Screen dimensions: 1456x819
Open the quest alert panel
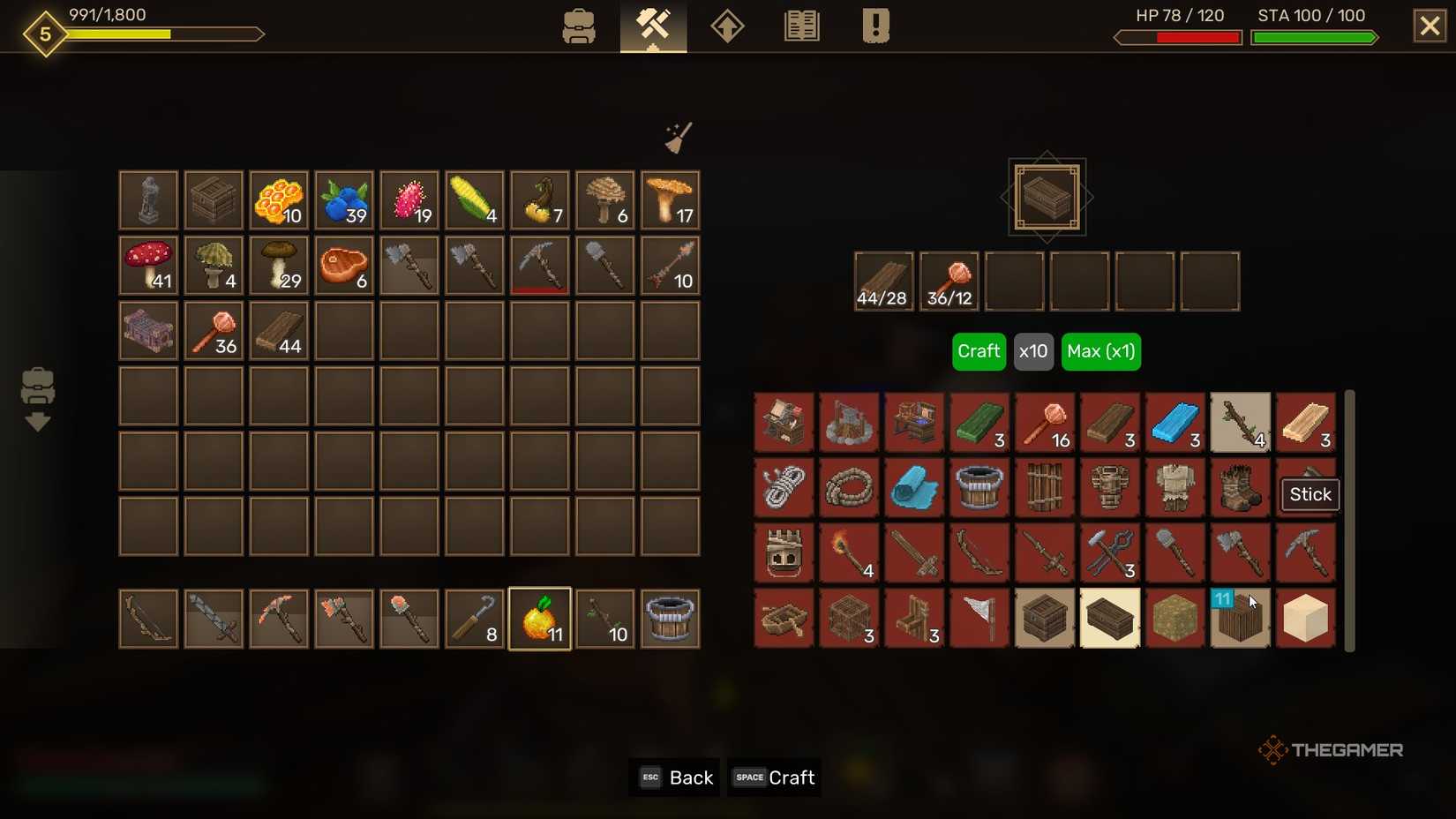pos(874,26)
